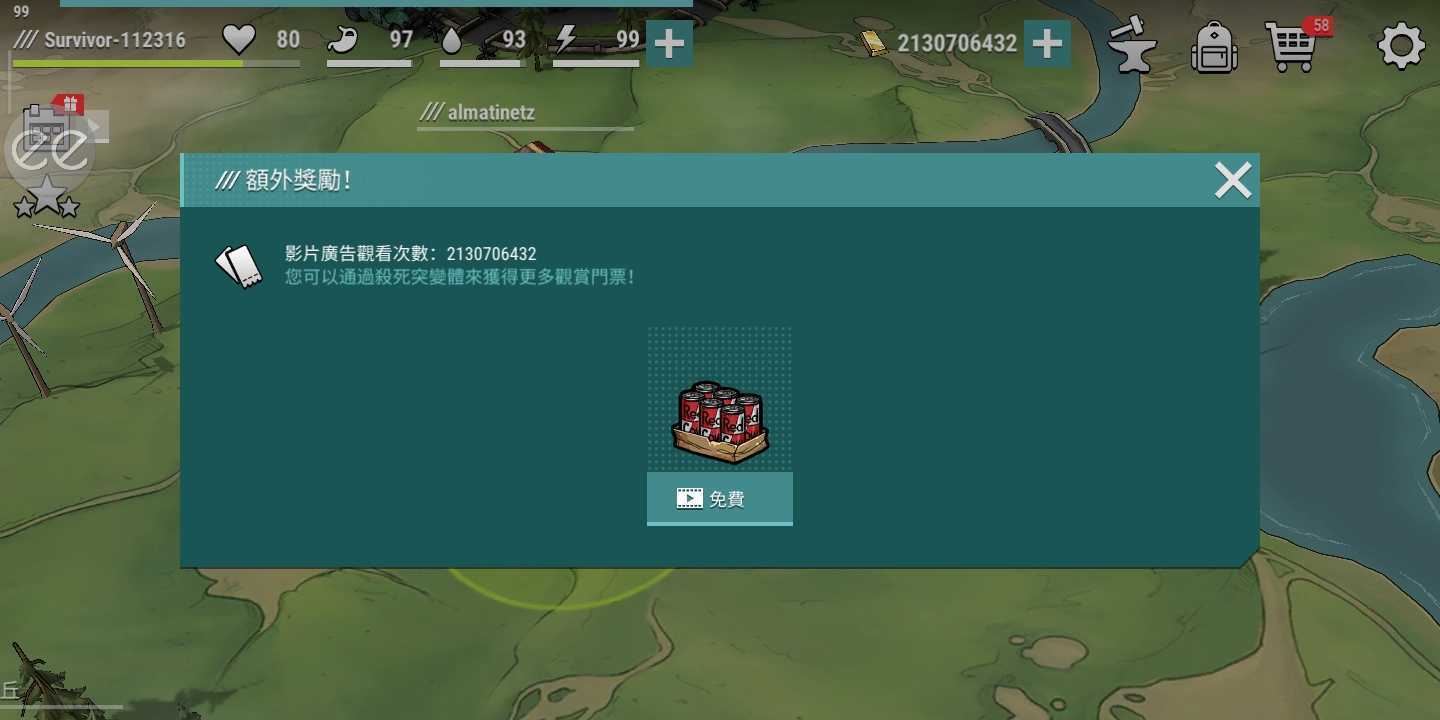Tap the plus button next to the gold amount
Viewport: 1440px width, 720px height.
pyautogui.click(x=1047, y=43)
